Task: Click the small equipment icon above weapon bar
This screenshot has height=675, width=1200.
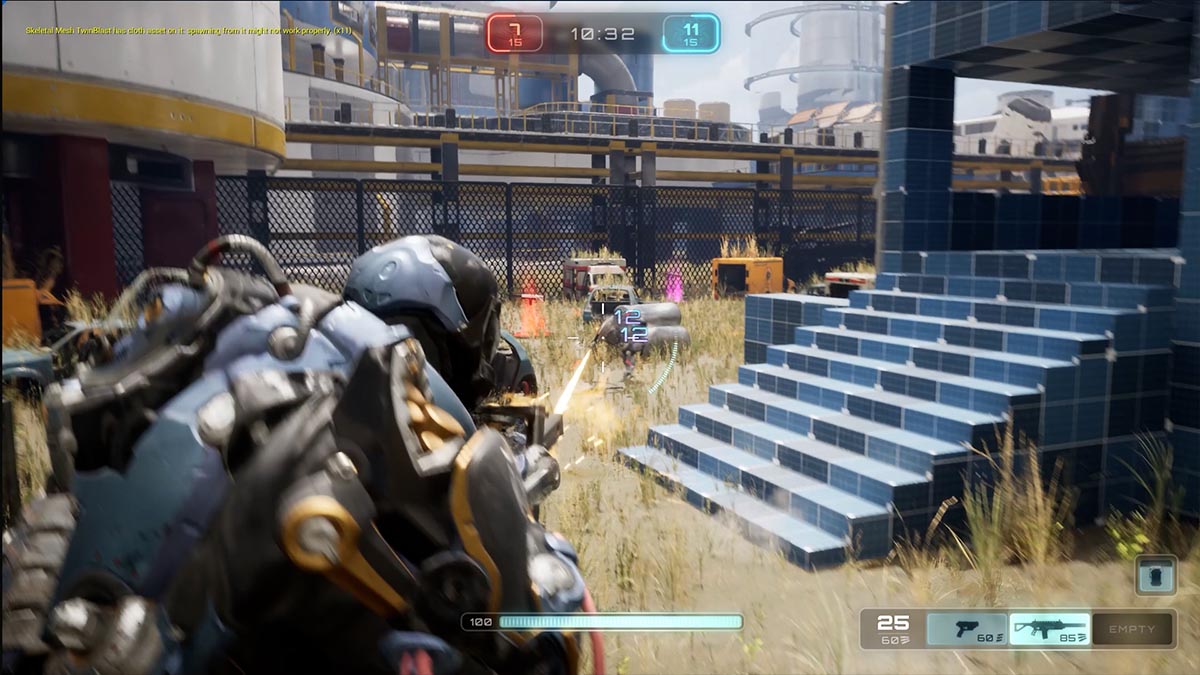Action: [1154, 576]
